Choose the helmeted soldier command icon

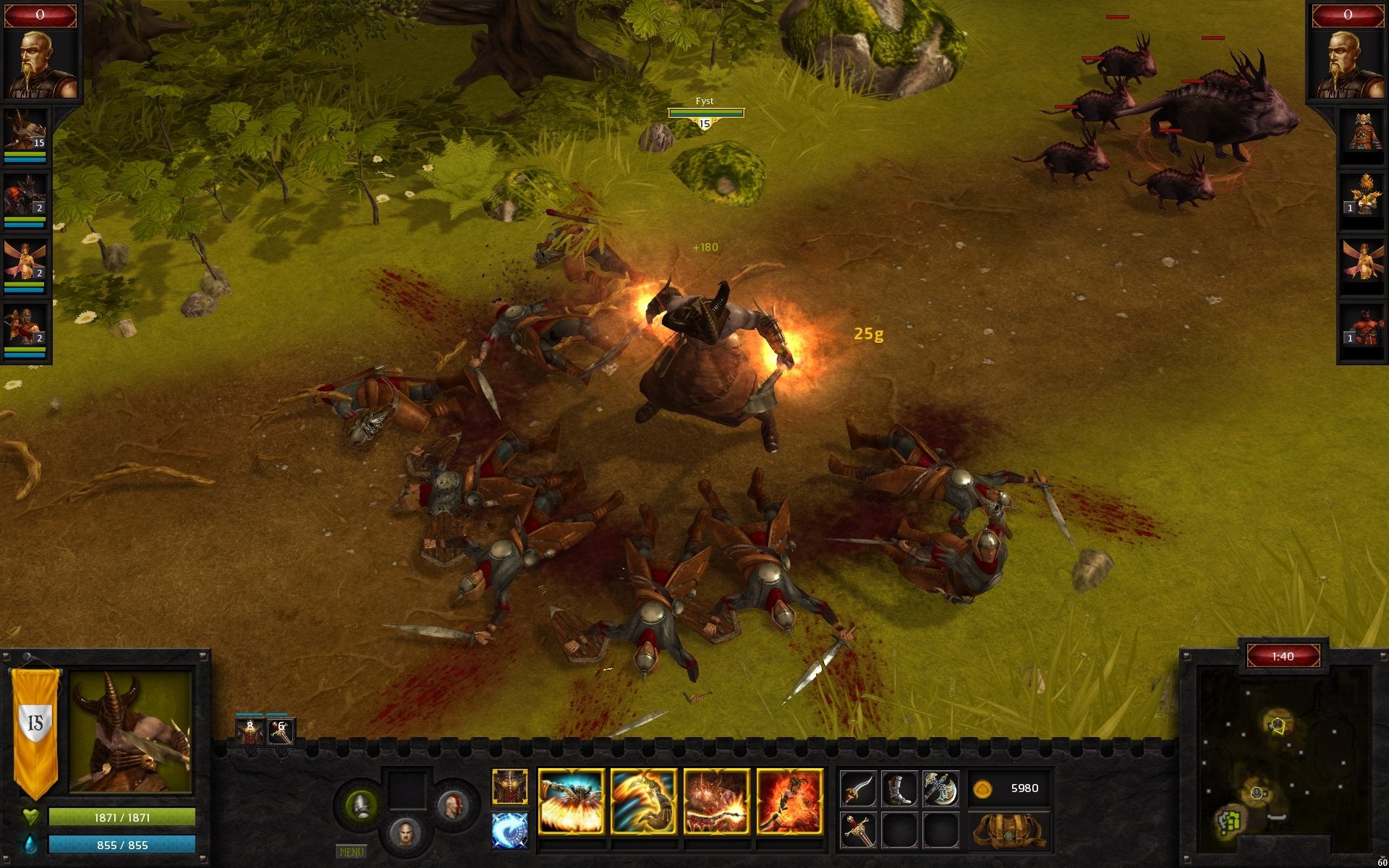point(360,804)
